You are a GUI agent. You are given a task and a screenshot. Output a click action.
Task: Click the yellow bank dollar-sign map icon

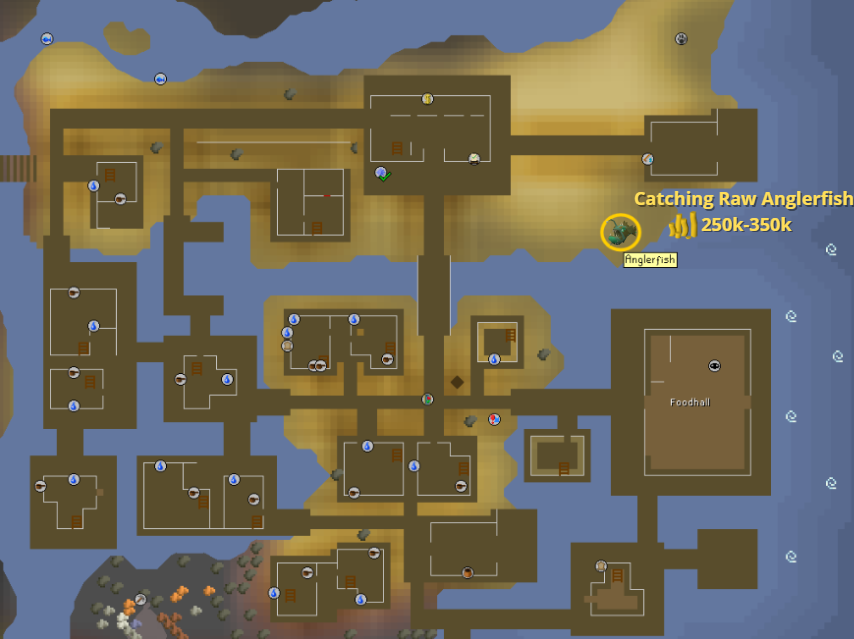click(427, 98)
